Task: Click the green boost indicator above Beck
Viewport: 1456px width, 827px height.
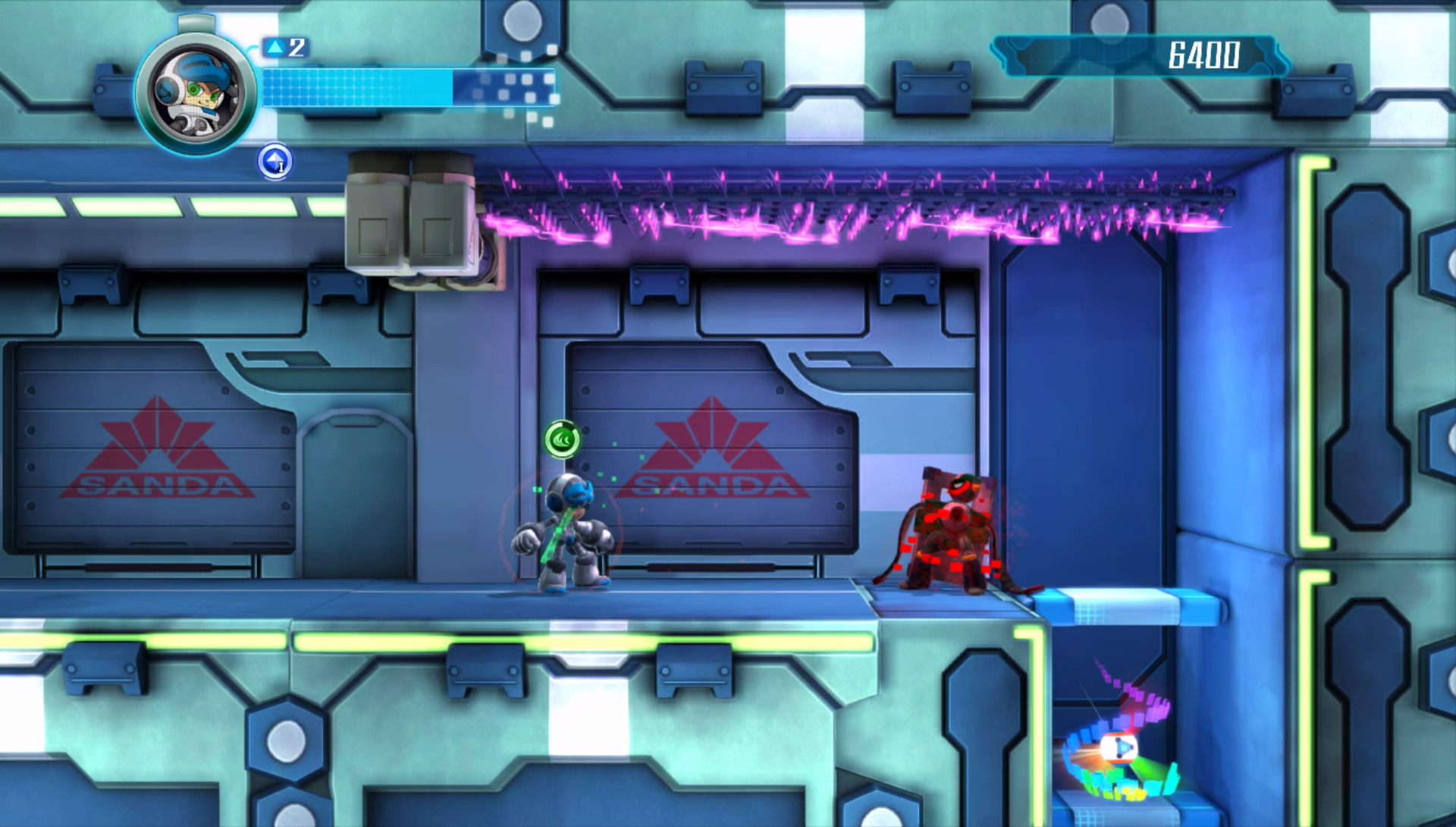Action: point(562,439)
